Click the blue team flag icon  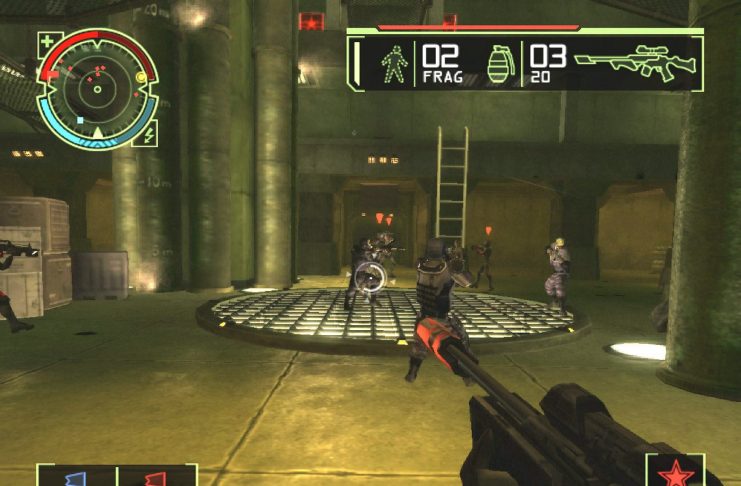(x=77, y=477)
